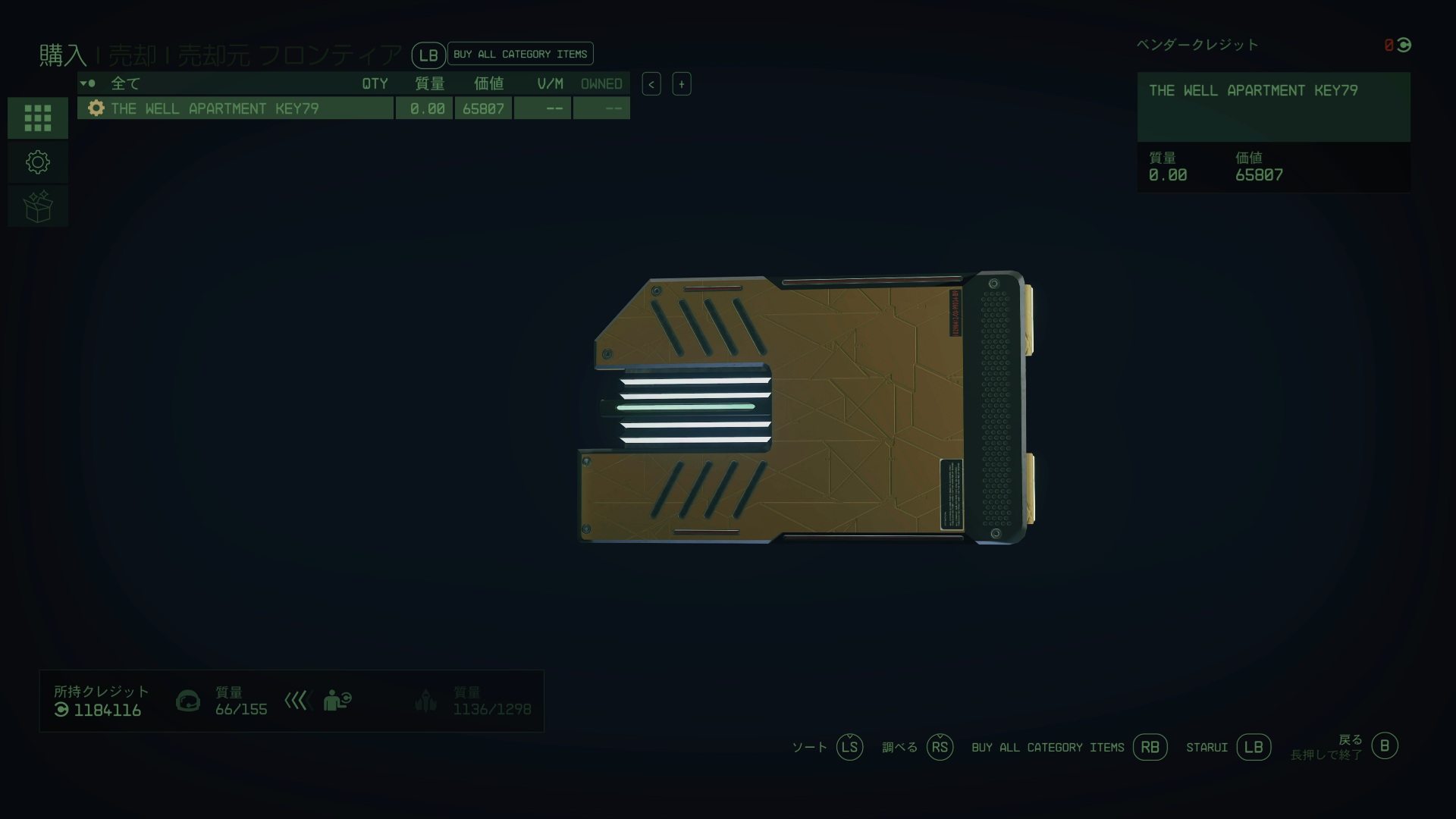Switch to the 売却 (Sell) tab

(x=132, y=55)
